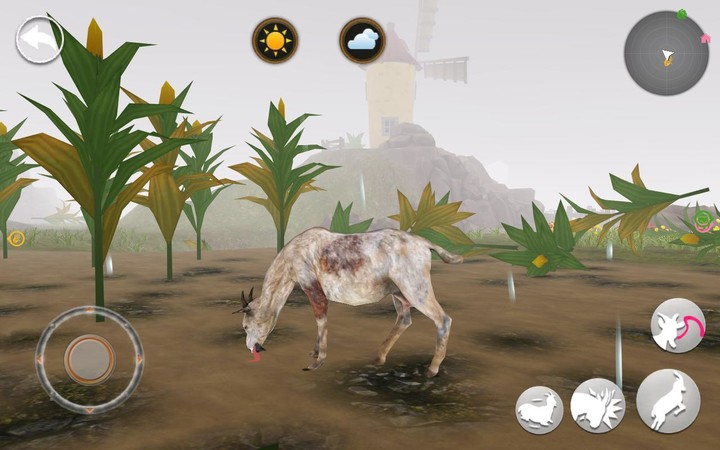720x450 pixels.
Task: Open the circular minimap radar
Action: [x=665, y=53]
